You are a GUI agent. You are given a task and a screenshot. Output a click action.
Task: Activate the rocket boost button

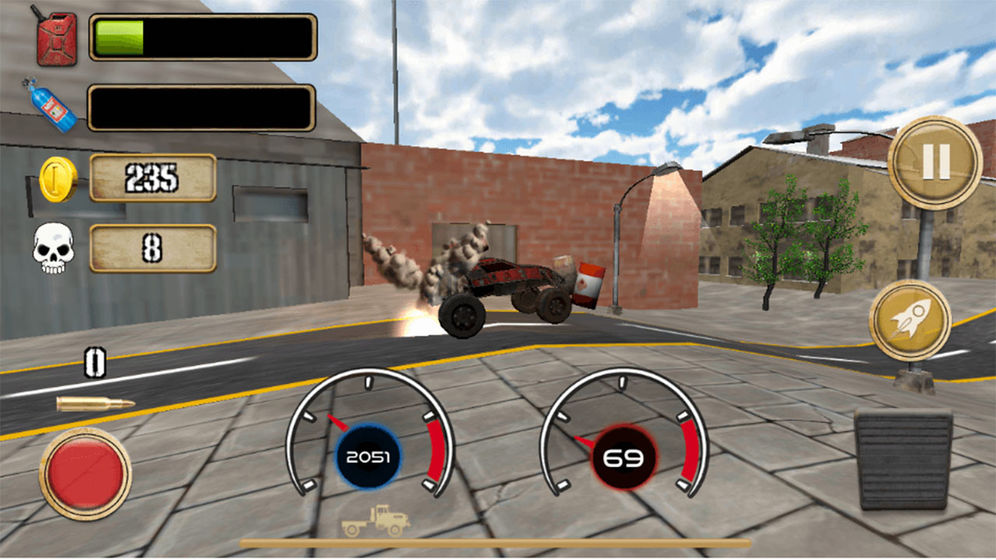coord(909,320)
